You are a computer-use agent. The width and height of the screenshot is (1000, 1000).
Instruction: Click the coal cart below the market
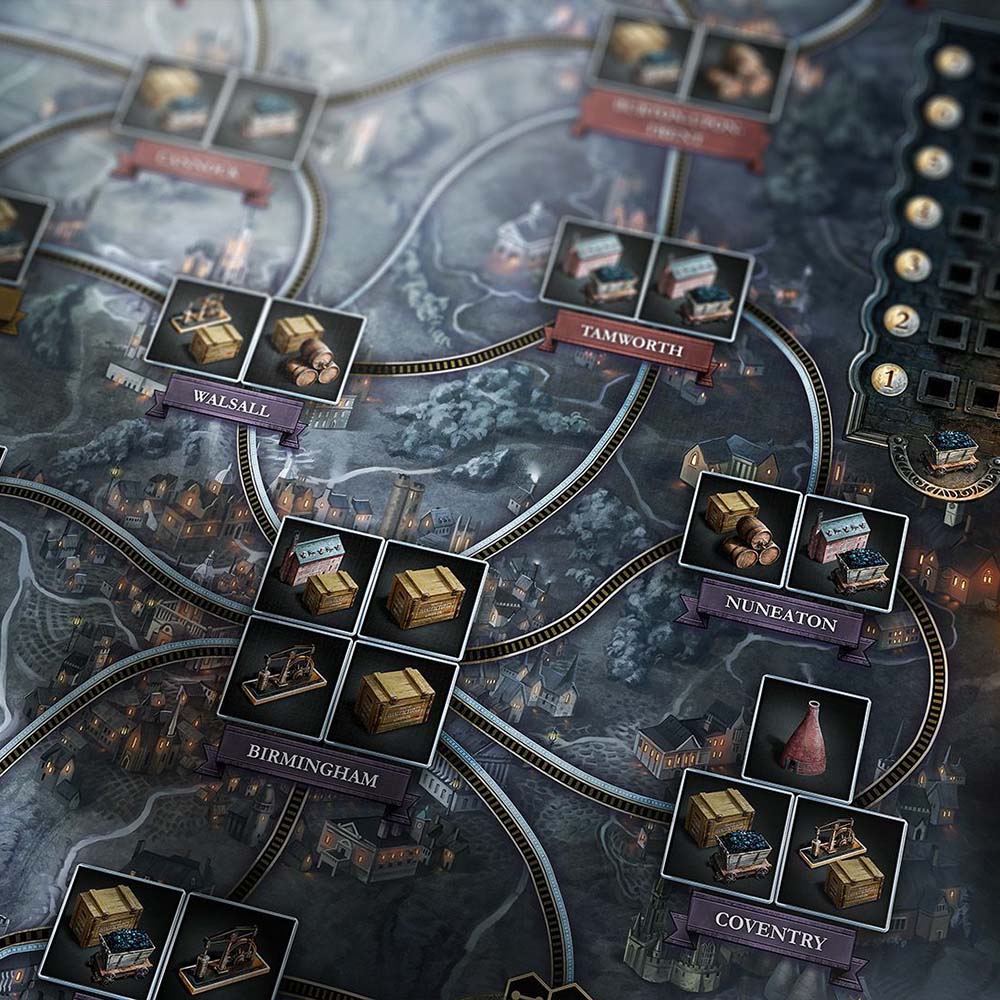click(x=949, y=452)
